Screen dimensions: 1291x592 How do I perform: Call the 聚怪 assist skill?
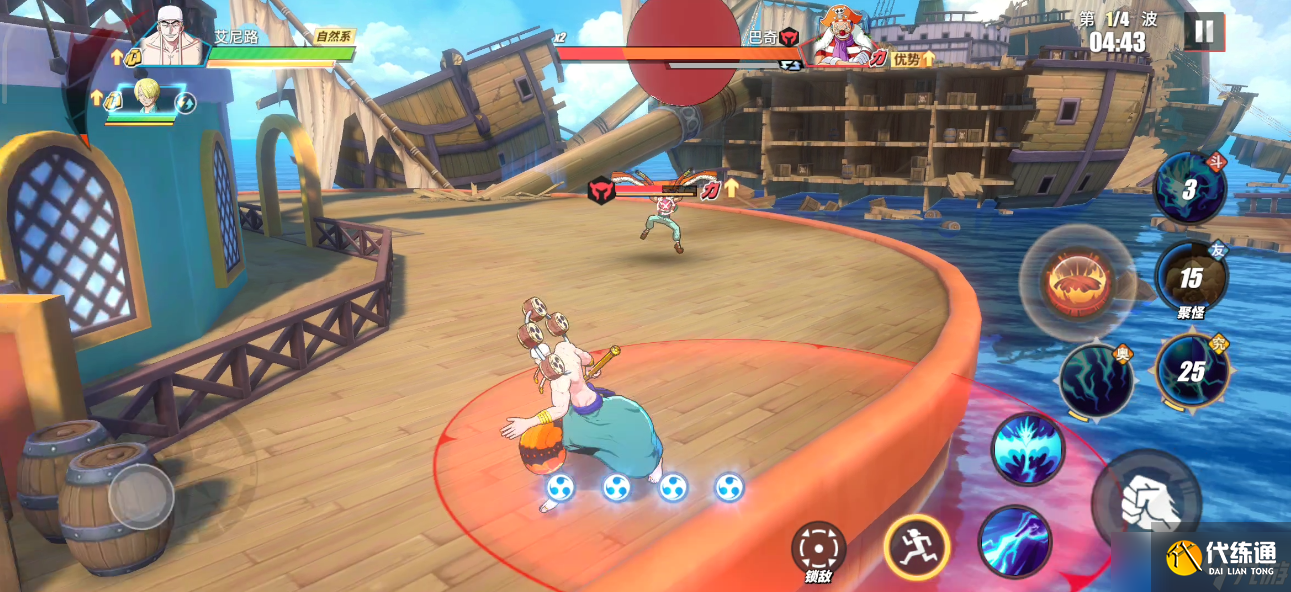click(x=1190, y=278)
